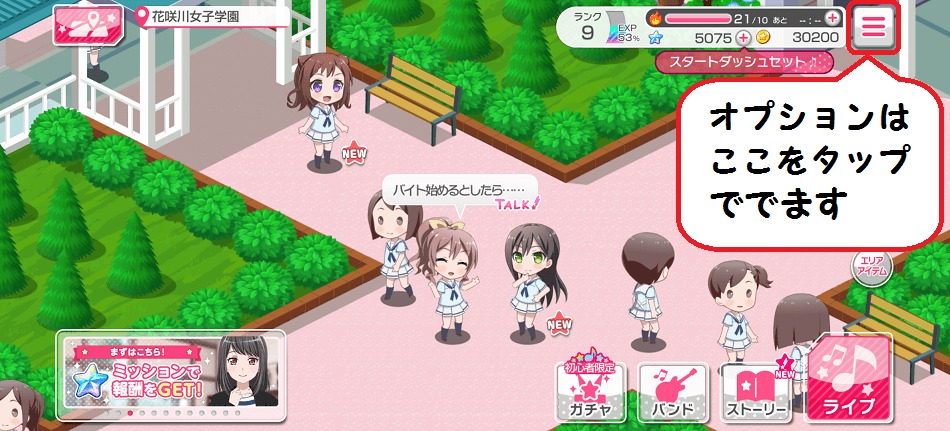Add stars with the pink plus
The width and height of the screenshot is (950, 431).
743,37
